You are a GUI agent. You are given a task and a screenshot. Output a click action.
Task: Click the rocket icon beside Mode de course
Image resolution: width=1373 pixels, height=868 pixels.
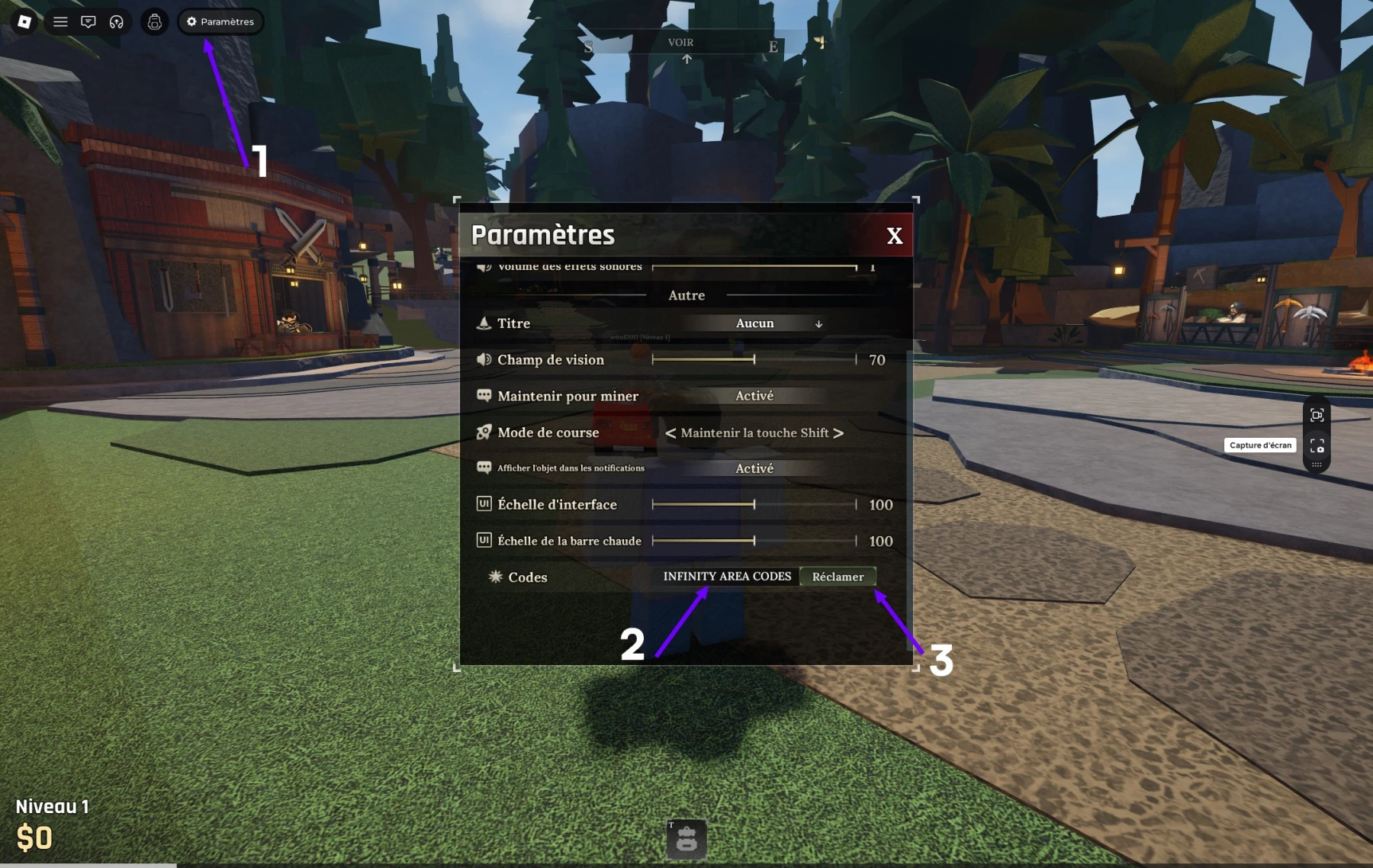pyautogui.click(x=484, y=432)
